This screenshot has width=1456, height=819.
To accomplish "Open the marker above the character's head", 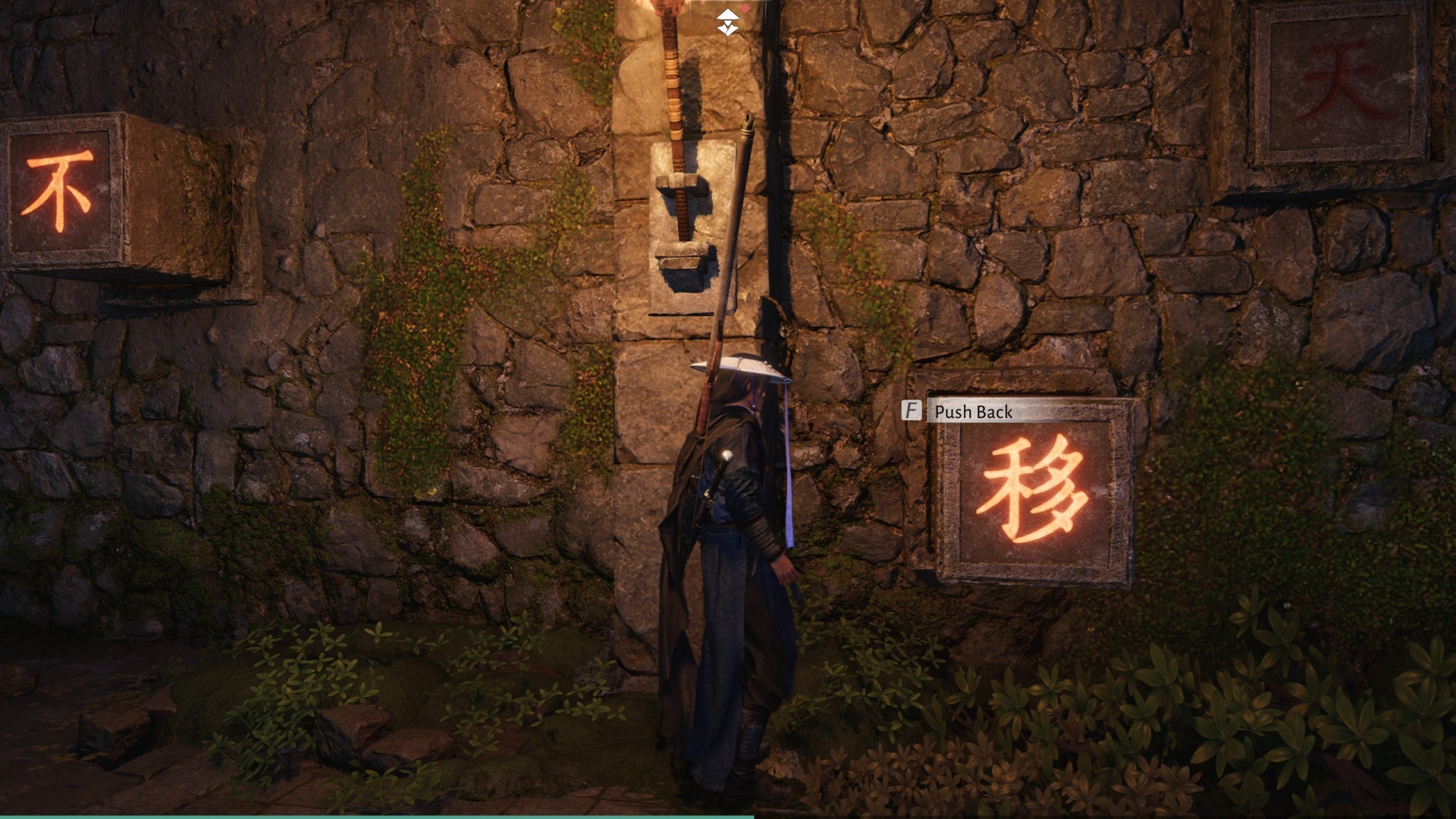I will coord(726,21).
